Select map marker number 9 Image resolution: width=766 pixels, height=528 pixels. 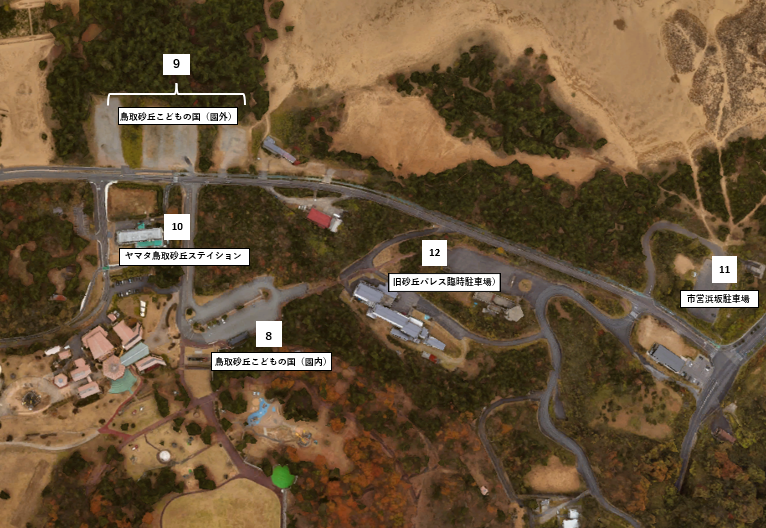pyautogui.click(x=176, y=64)
